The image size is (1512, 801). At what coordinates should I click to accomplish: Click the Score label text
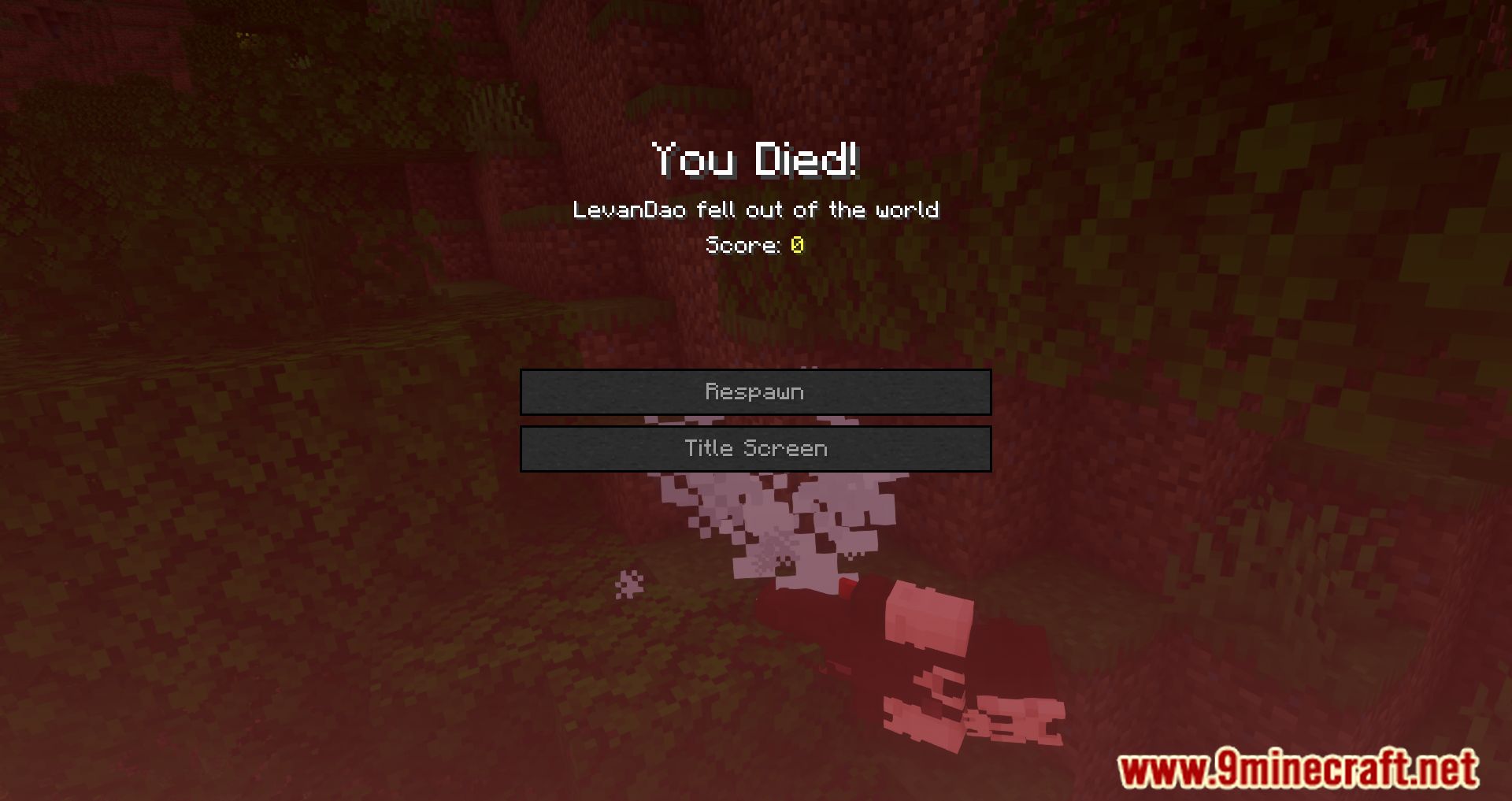tap(743, 244)
